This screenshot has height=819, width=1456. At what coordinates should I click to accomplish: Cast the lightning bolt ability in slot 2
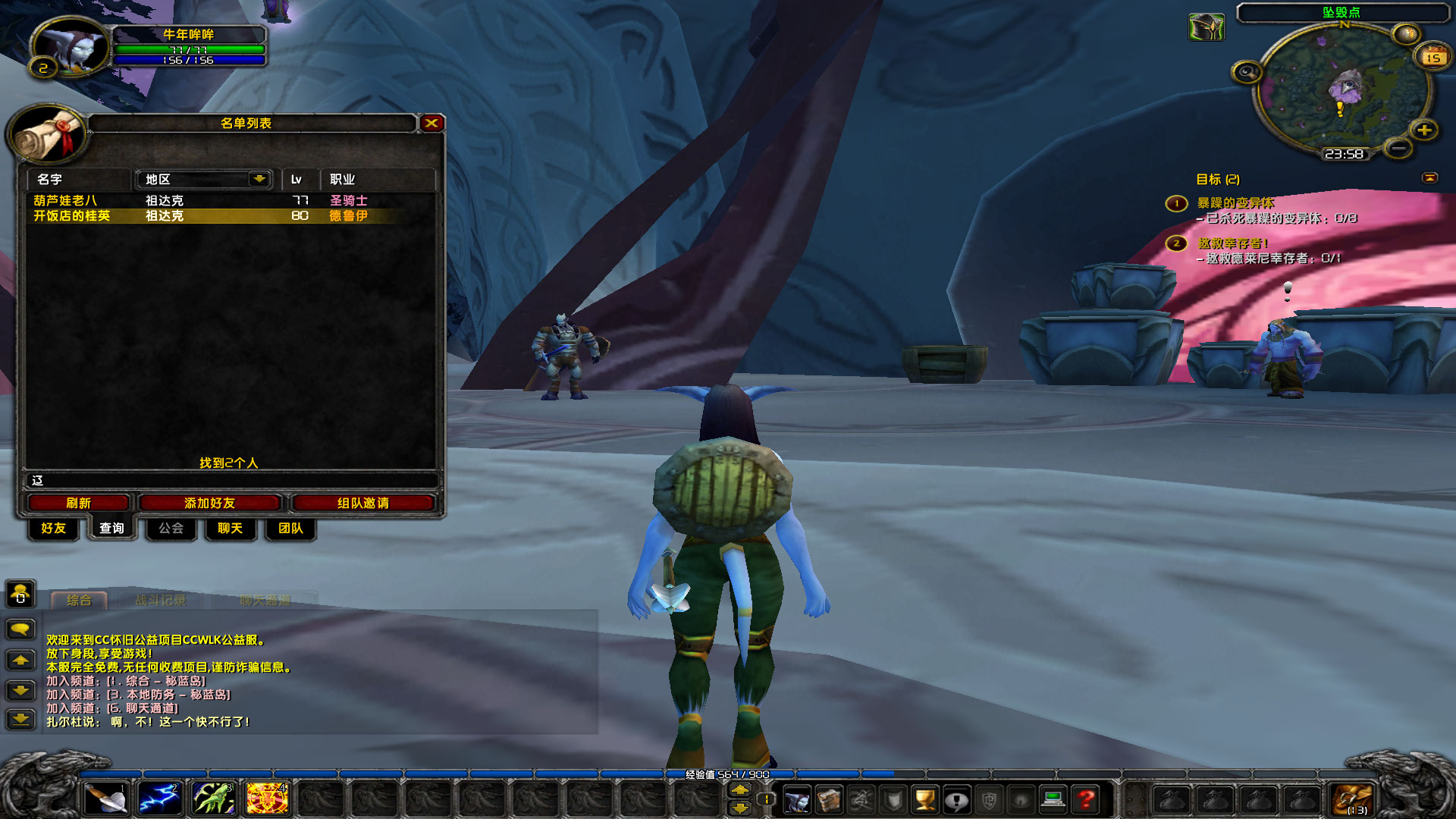[x=159, y=798]
